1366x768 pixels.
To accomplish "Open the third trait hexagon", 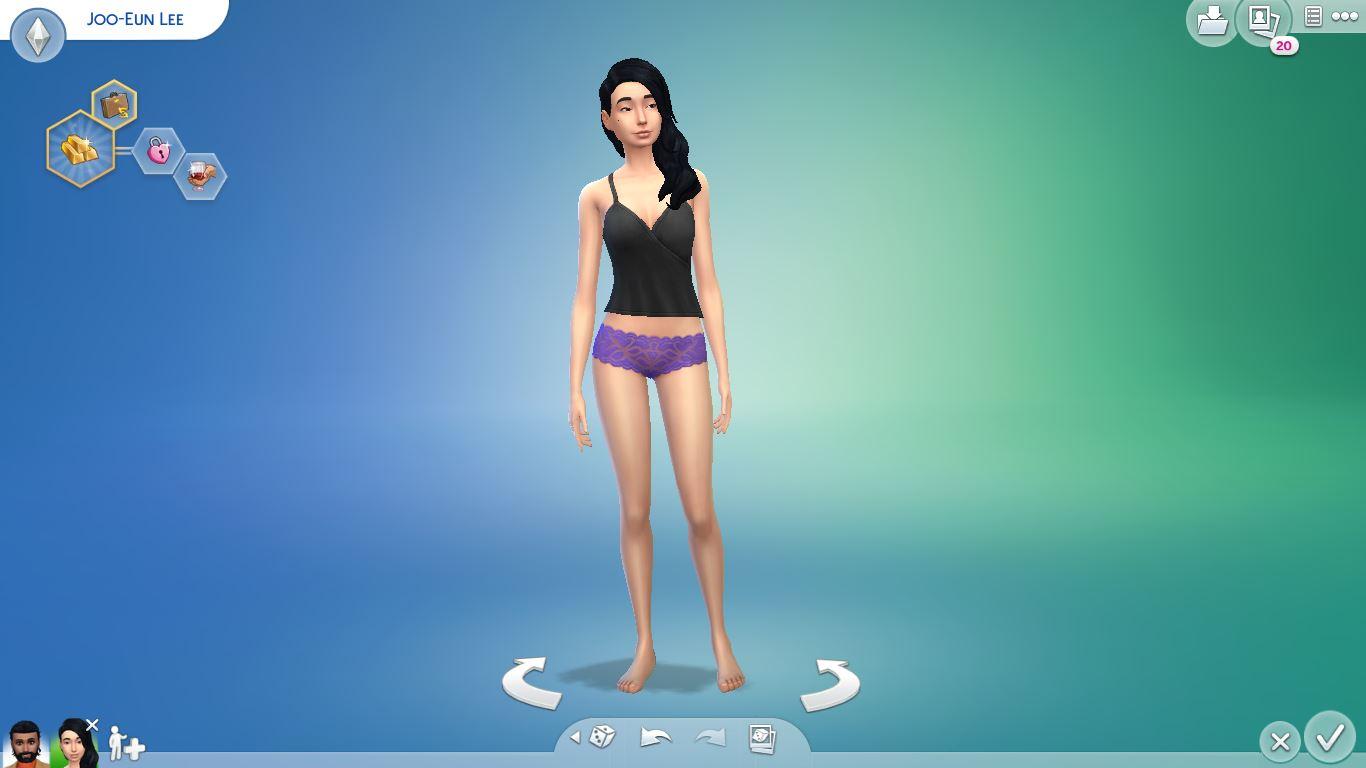I will point(200,176).
